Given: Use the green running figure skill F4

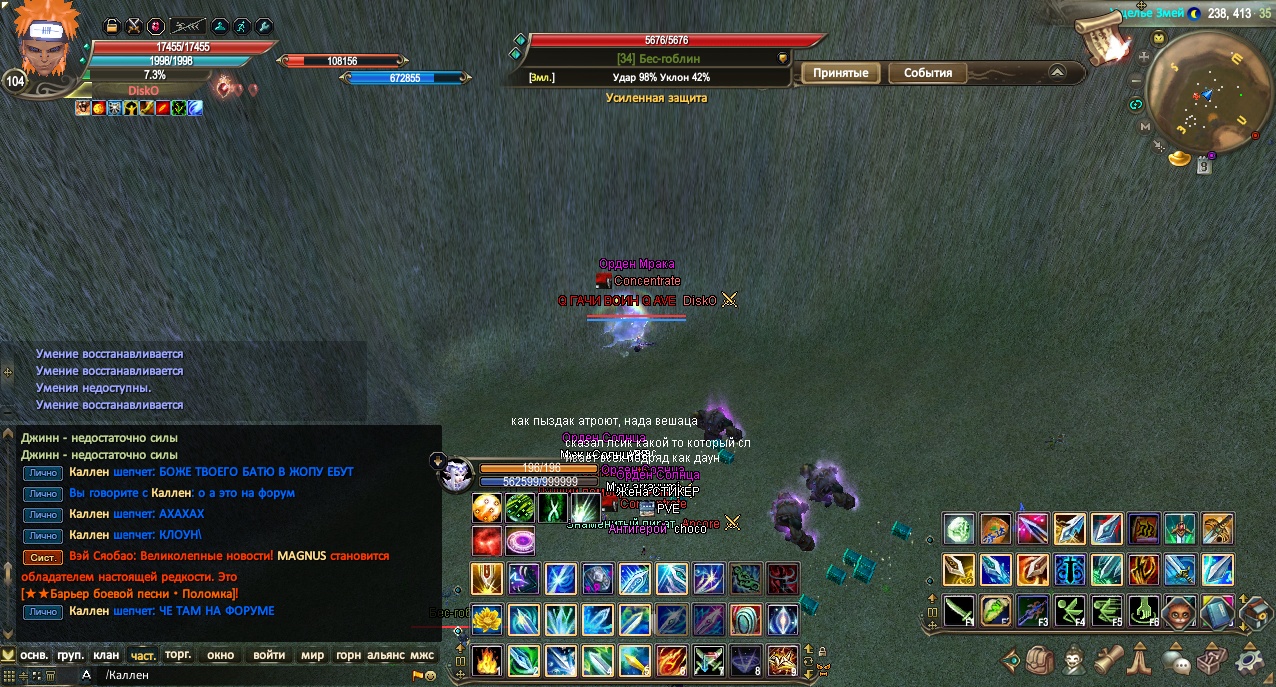Looking at the screenshot, I should click(x=1068, y=609).
